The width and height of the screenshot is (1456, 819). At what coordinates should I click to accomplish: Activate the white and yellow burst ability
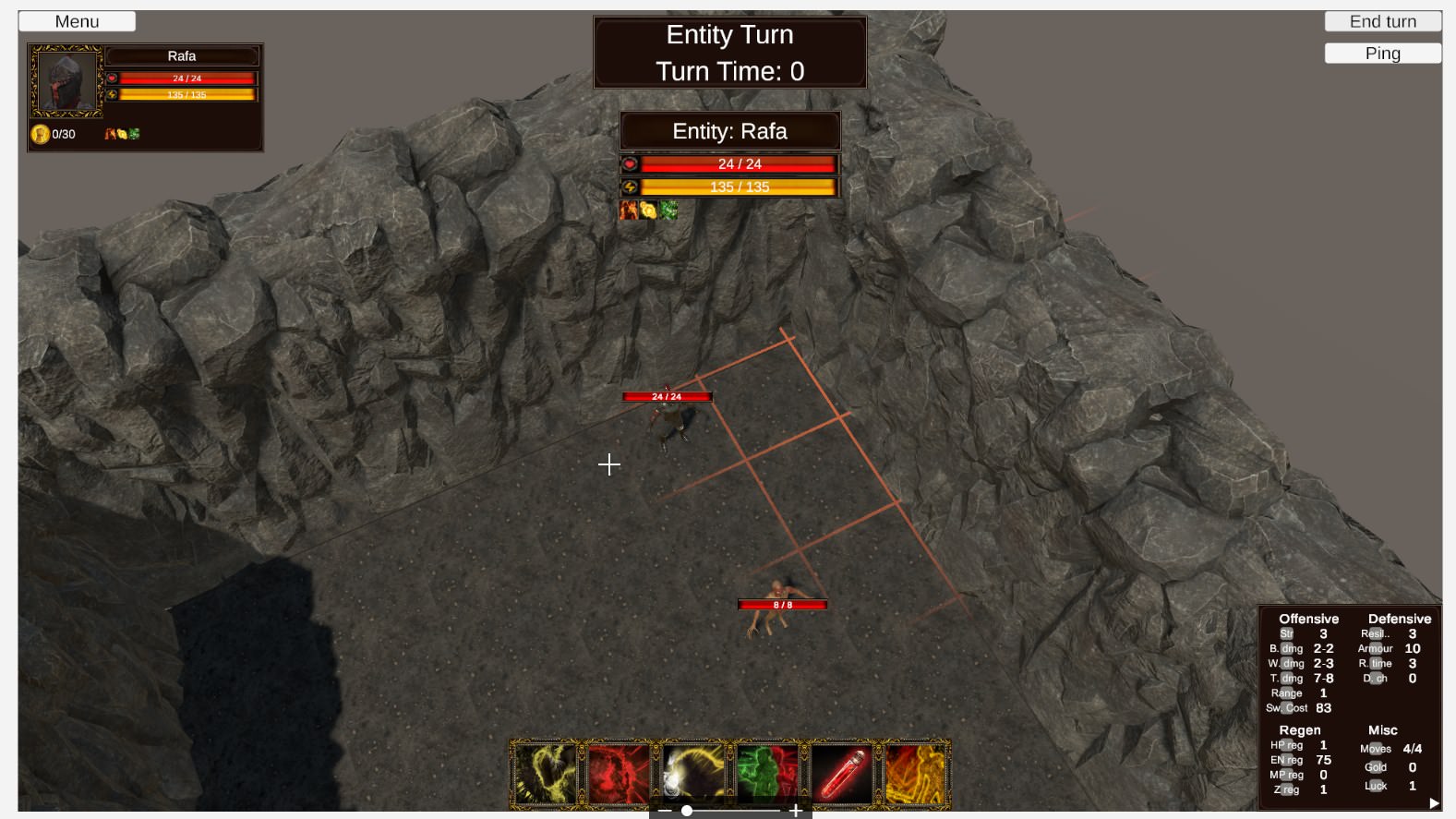pyautogui.click(x=692, y=773)
